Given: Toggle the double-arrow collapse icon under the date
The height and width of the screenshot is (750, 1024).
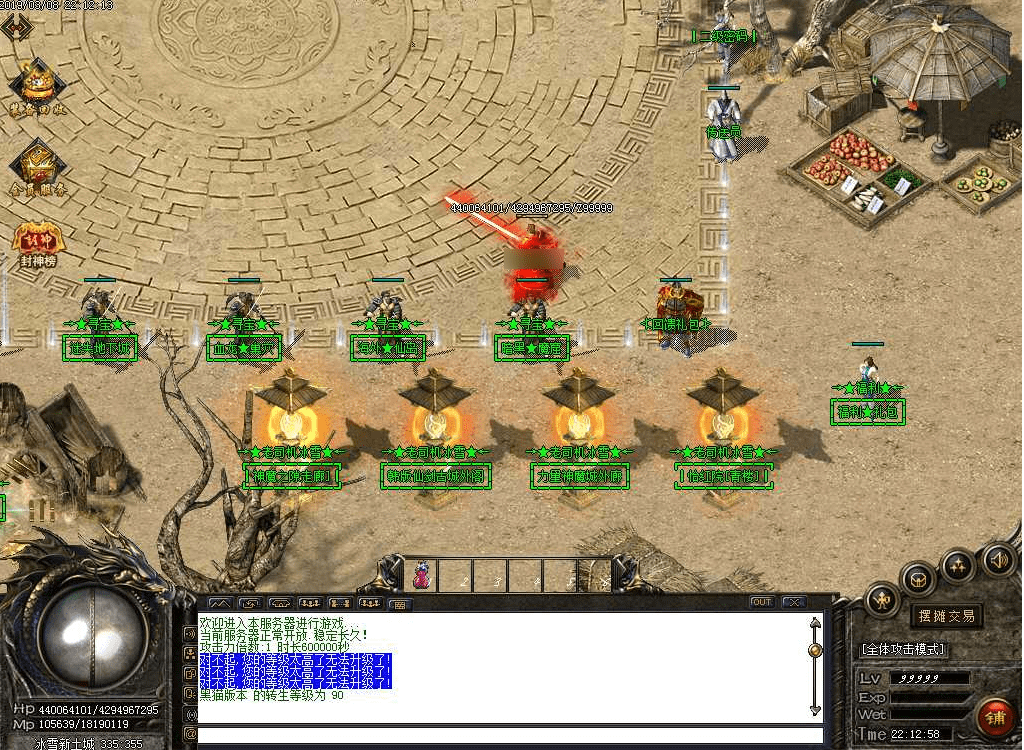Looking at the screenshot, I should tap(15, 27).
